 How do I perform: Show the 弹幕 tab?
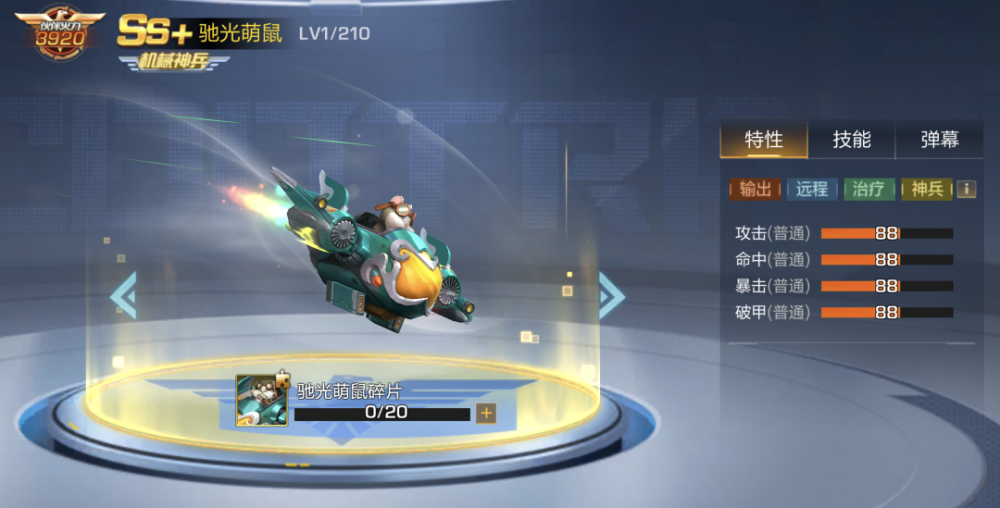pyautogui.click(x=939, y=140)
